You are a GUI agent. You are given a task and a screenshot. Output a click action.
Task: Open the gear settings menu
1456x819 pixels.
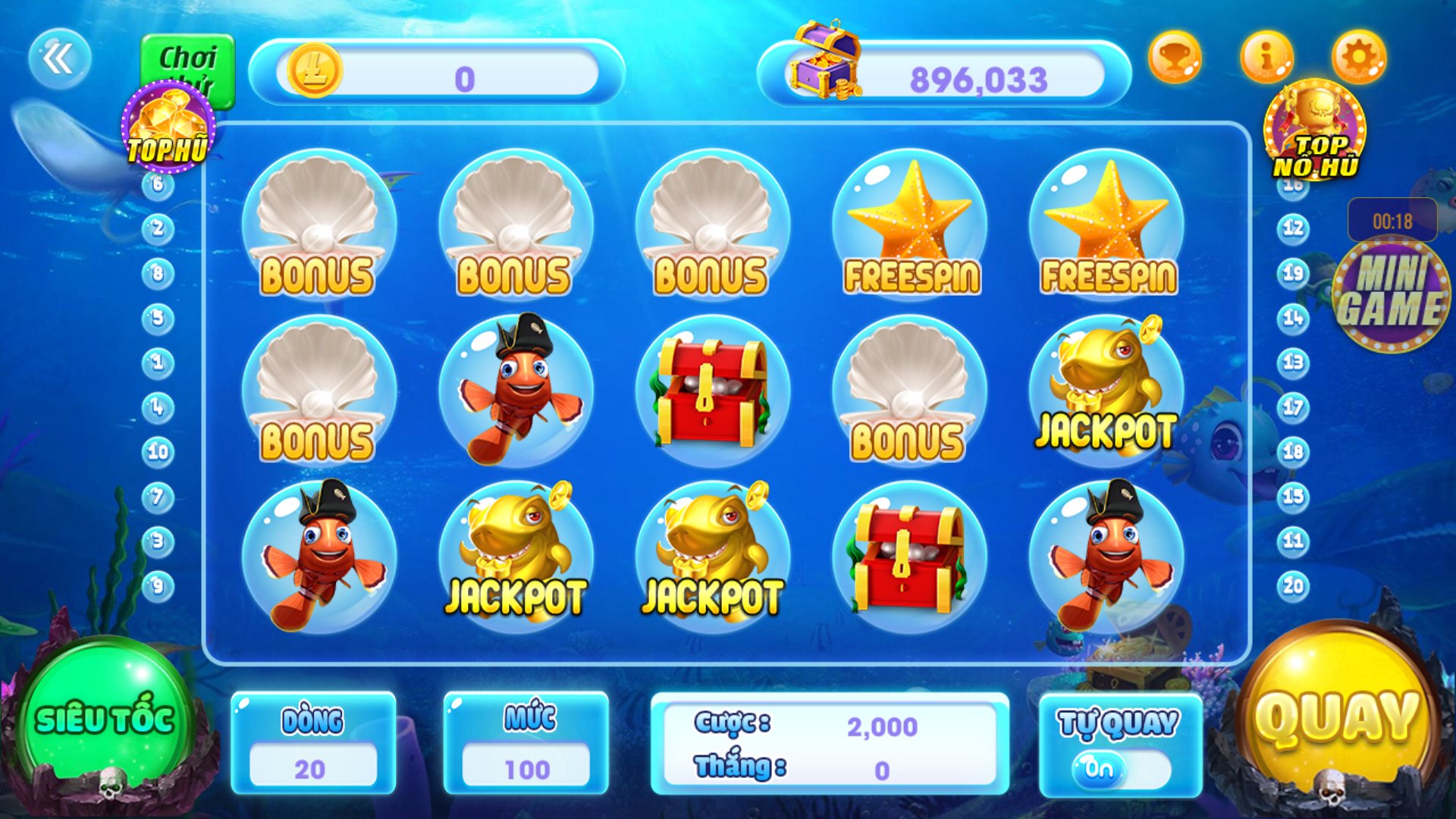pyautogui.click(x=1358, y=57)
